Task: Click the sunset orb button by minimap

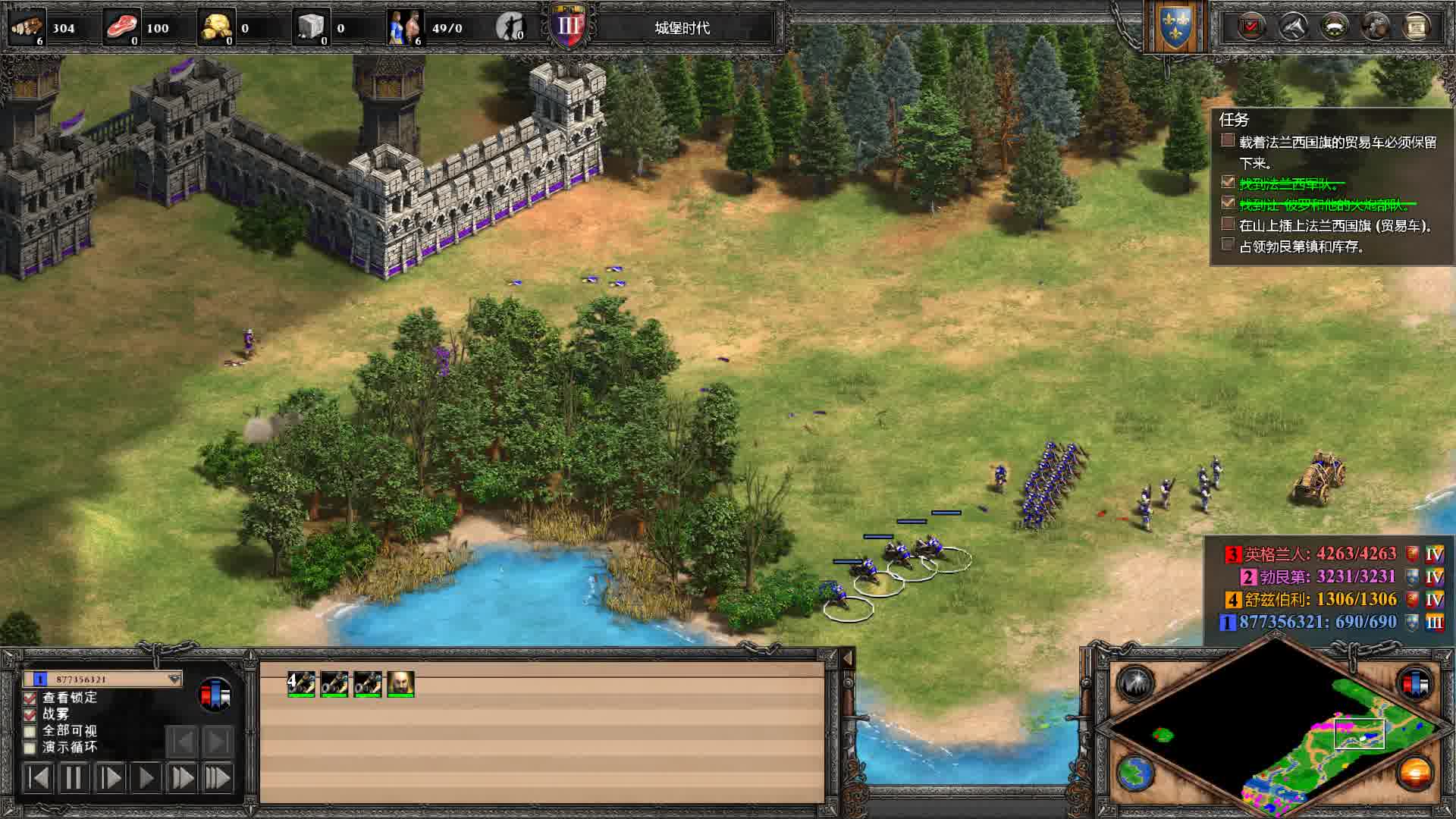Action: pos(1415,774)
